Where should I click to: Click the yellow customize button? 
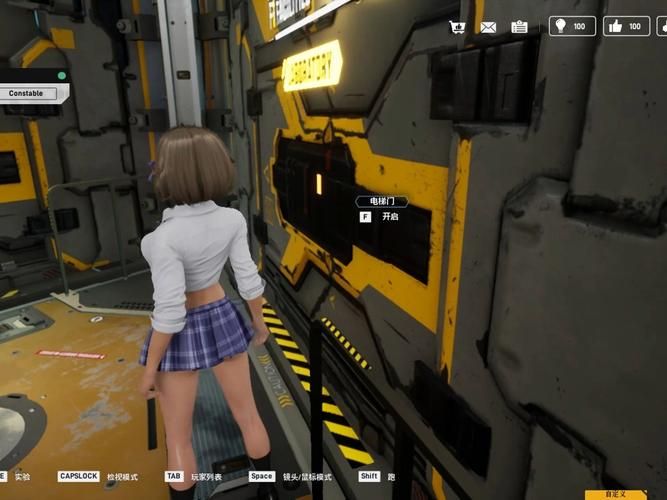[x=616, y=494]
